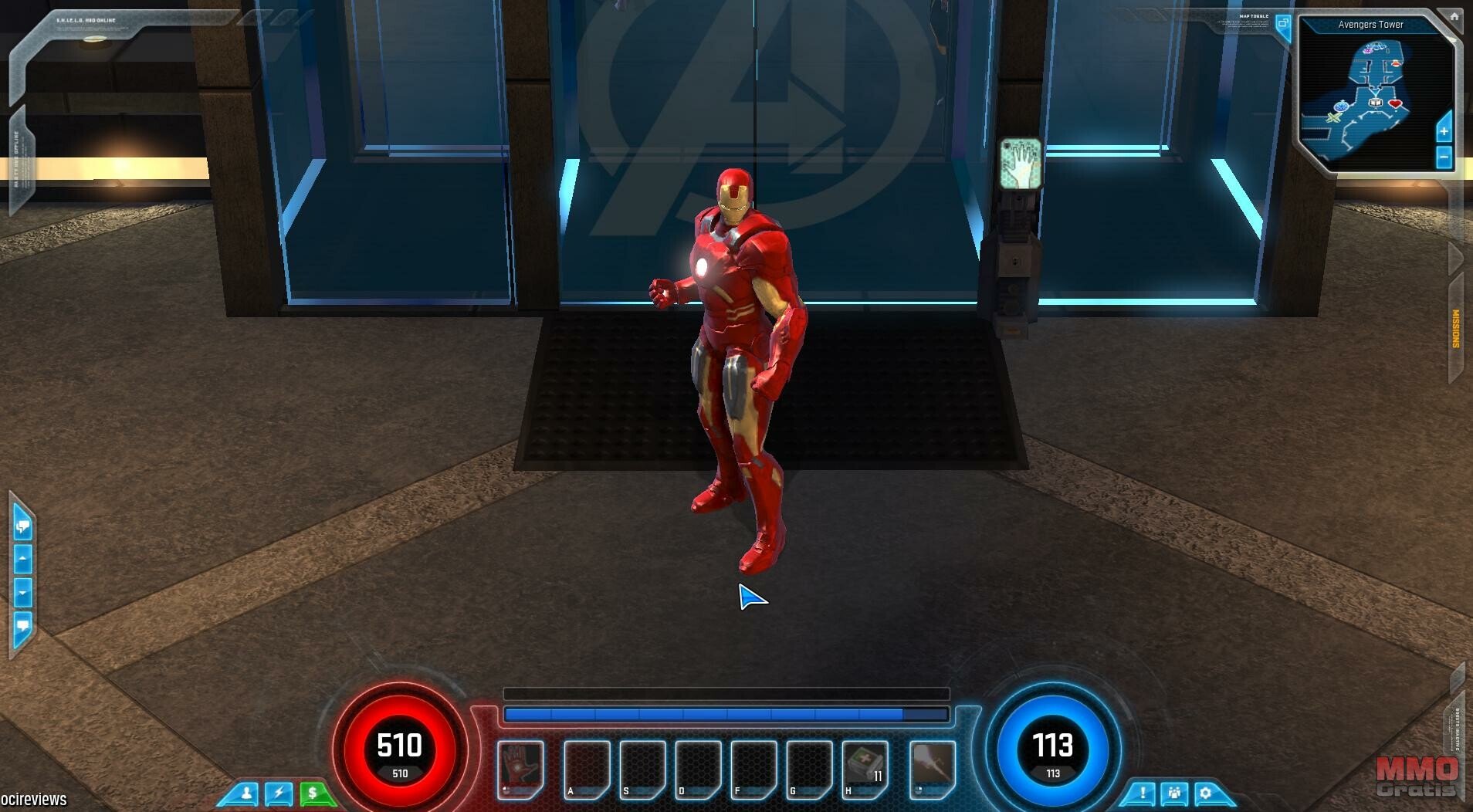Zoom out the minimap

1444,158
